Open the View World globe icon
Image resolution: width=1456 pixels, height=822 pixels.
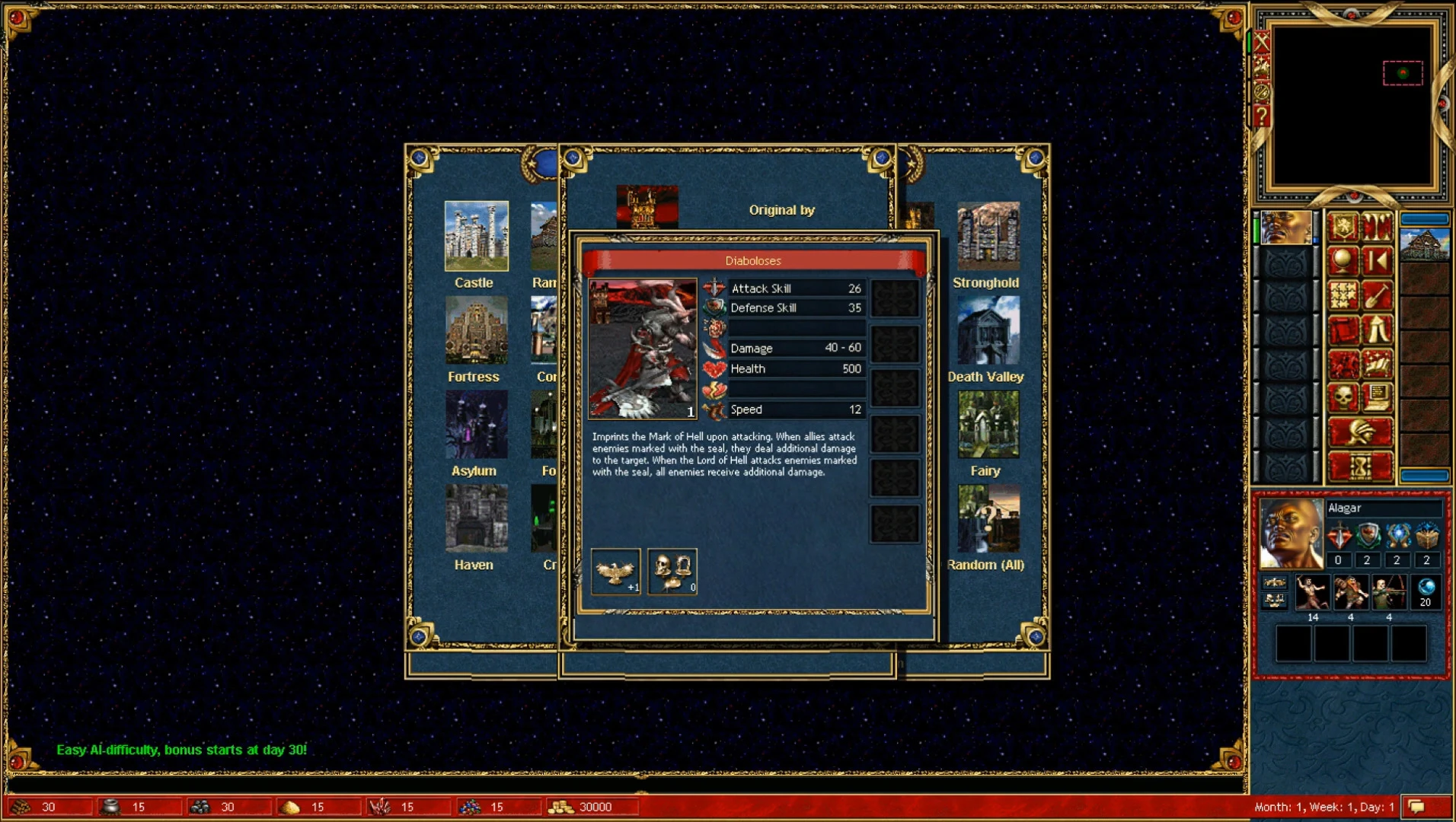[1344, 261]
